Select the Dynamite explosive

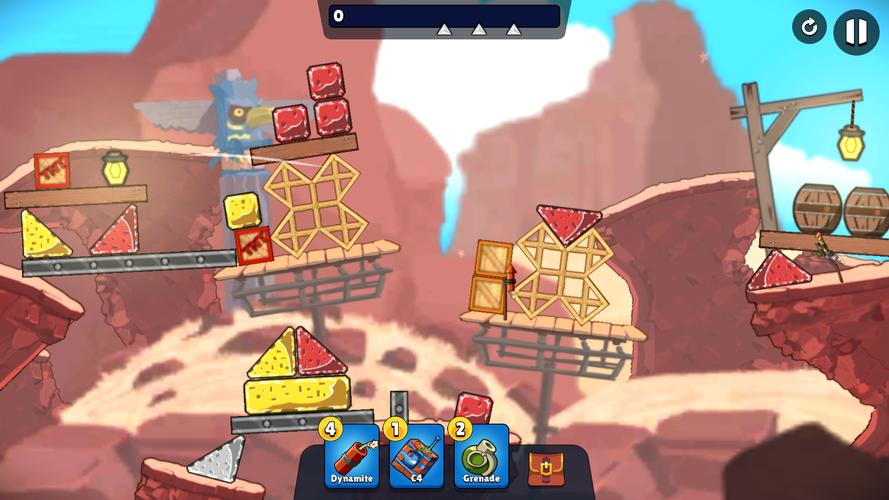click(351, 456)
